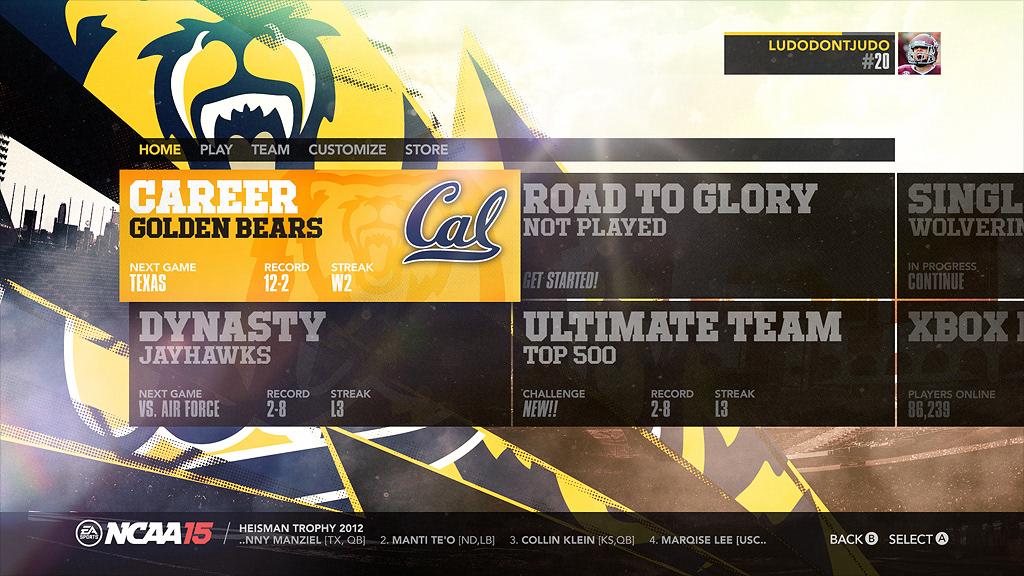Image resolution: width=1024 pixels, height=576 pixels.
Task: Open the Play tab
Action: (216, 150)
